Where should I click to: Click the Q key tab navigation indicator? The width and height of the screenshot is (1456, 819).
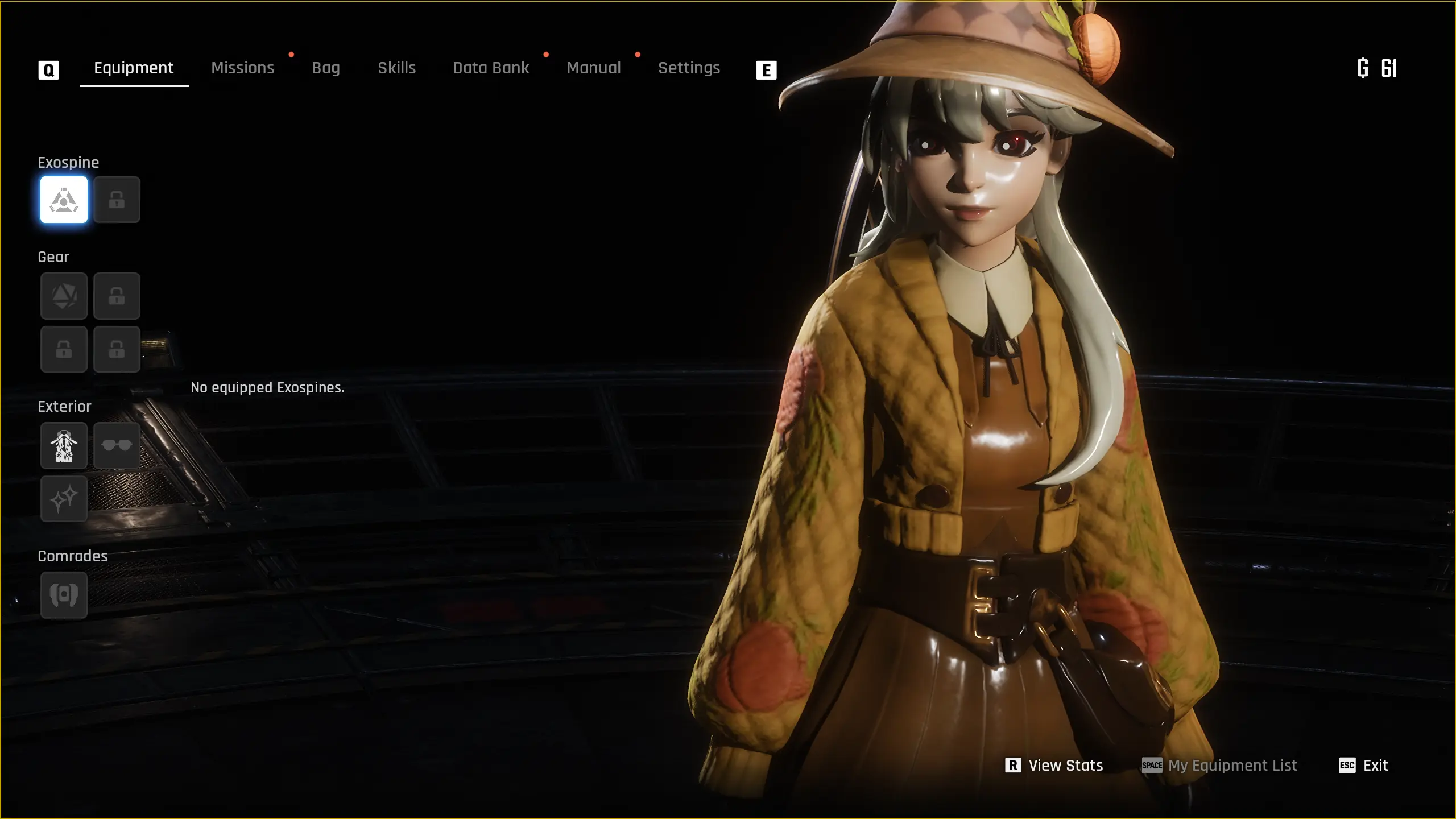[49, 69]
